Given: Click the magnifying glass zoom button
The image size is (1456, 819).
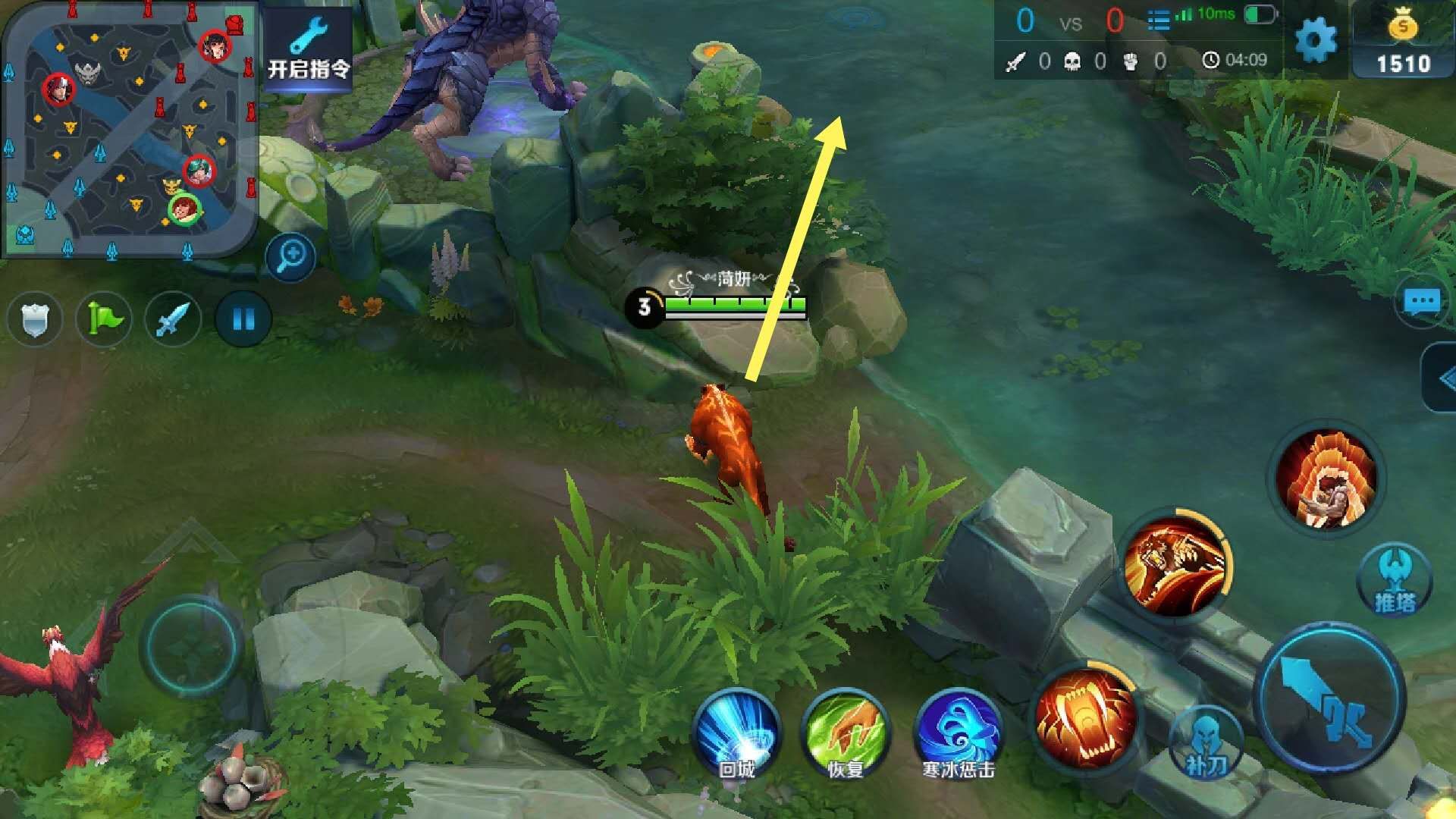Looking at the screenshot, I should pyautogui.click(x=290, y=257).
